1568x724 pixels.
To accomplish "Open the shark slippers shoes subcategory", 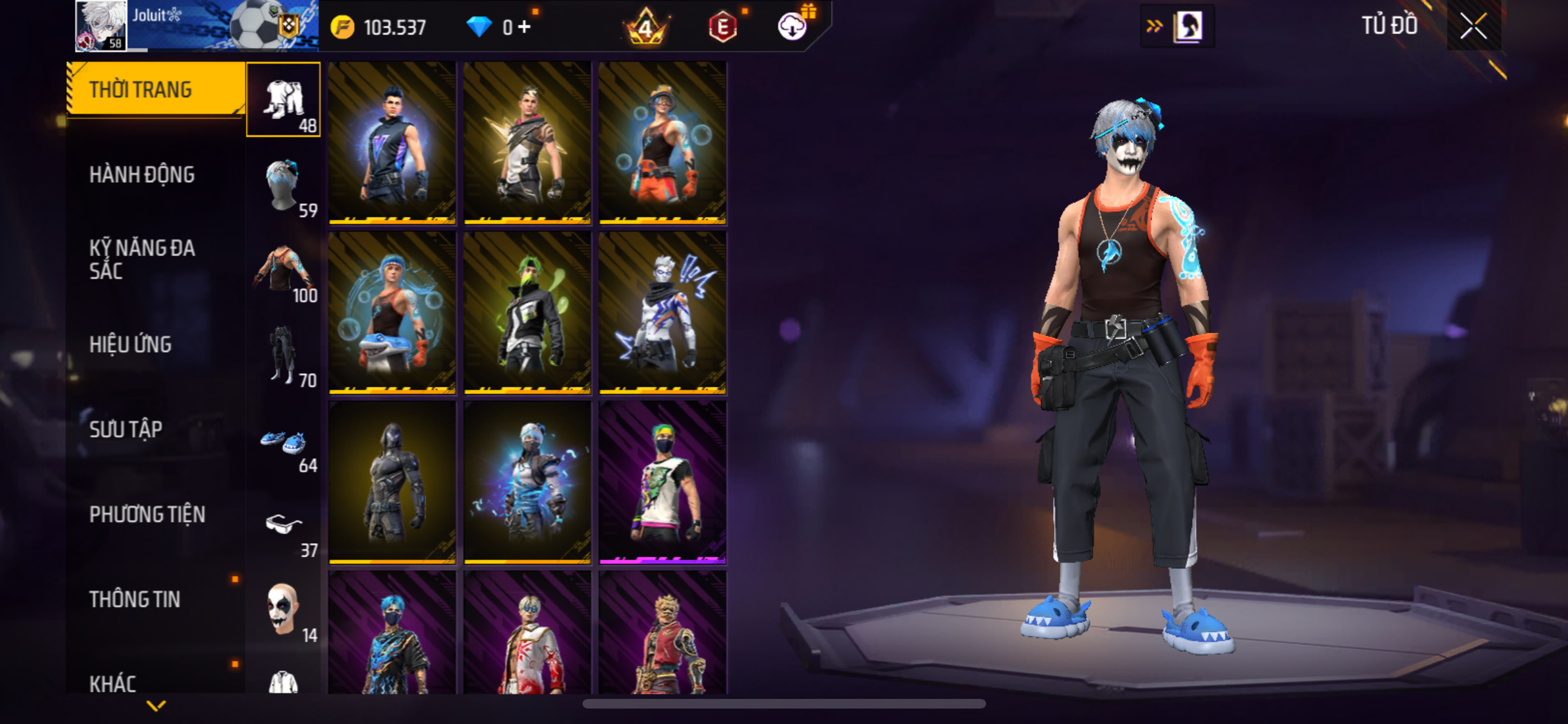I will tap(283, 443).
